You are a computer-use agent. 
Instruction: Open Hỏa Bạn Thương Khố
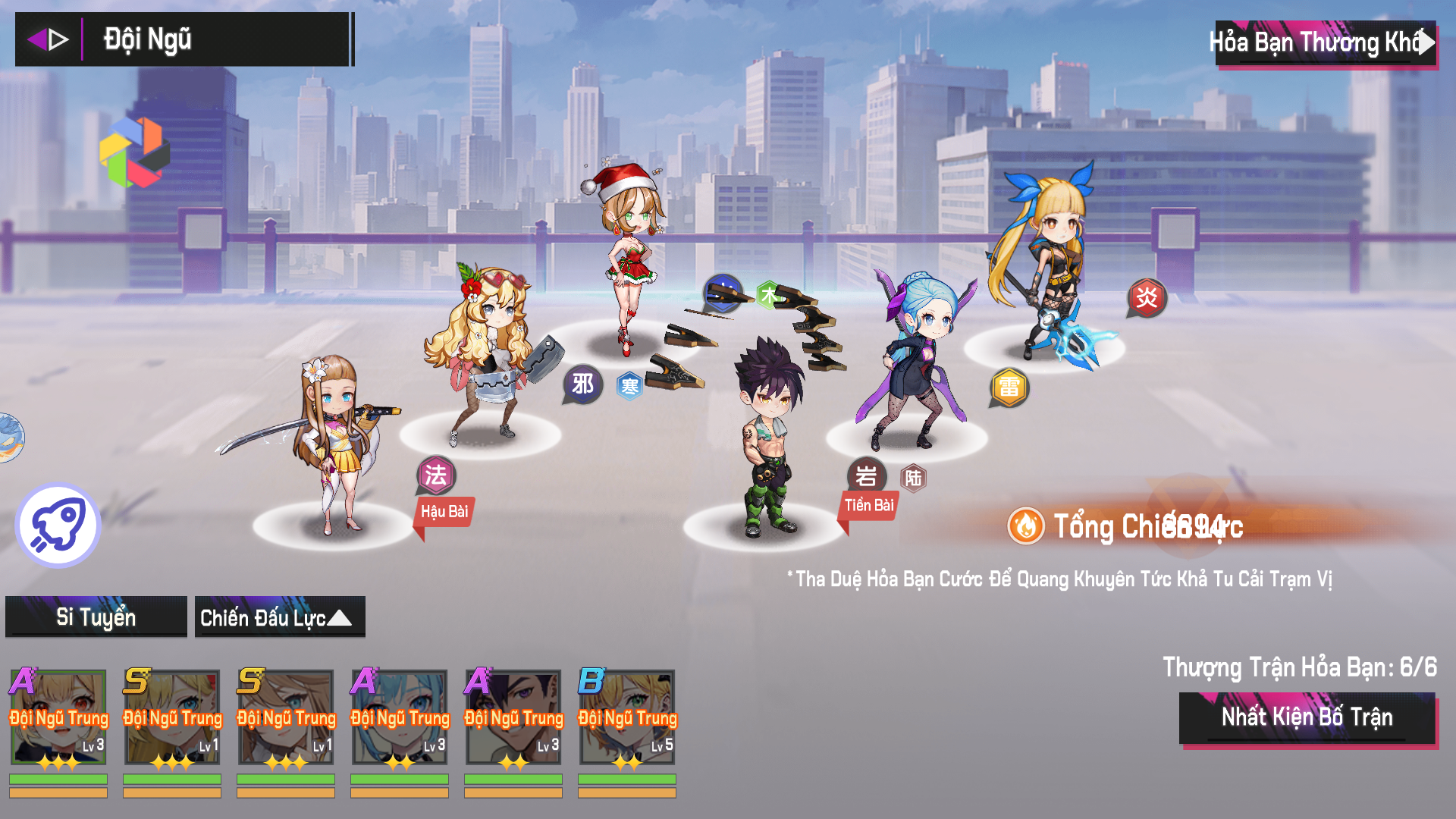pyautogui.click(x=1323, y=43)
